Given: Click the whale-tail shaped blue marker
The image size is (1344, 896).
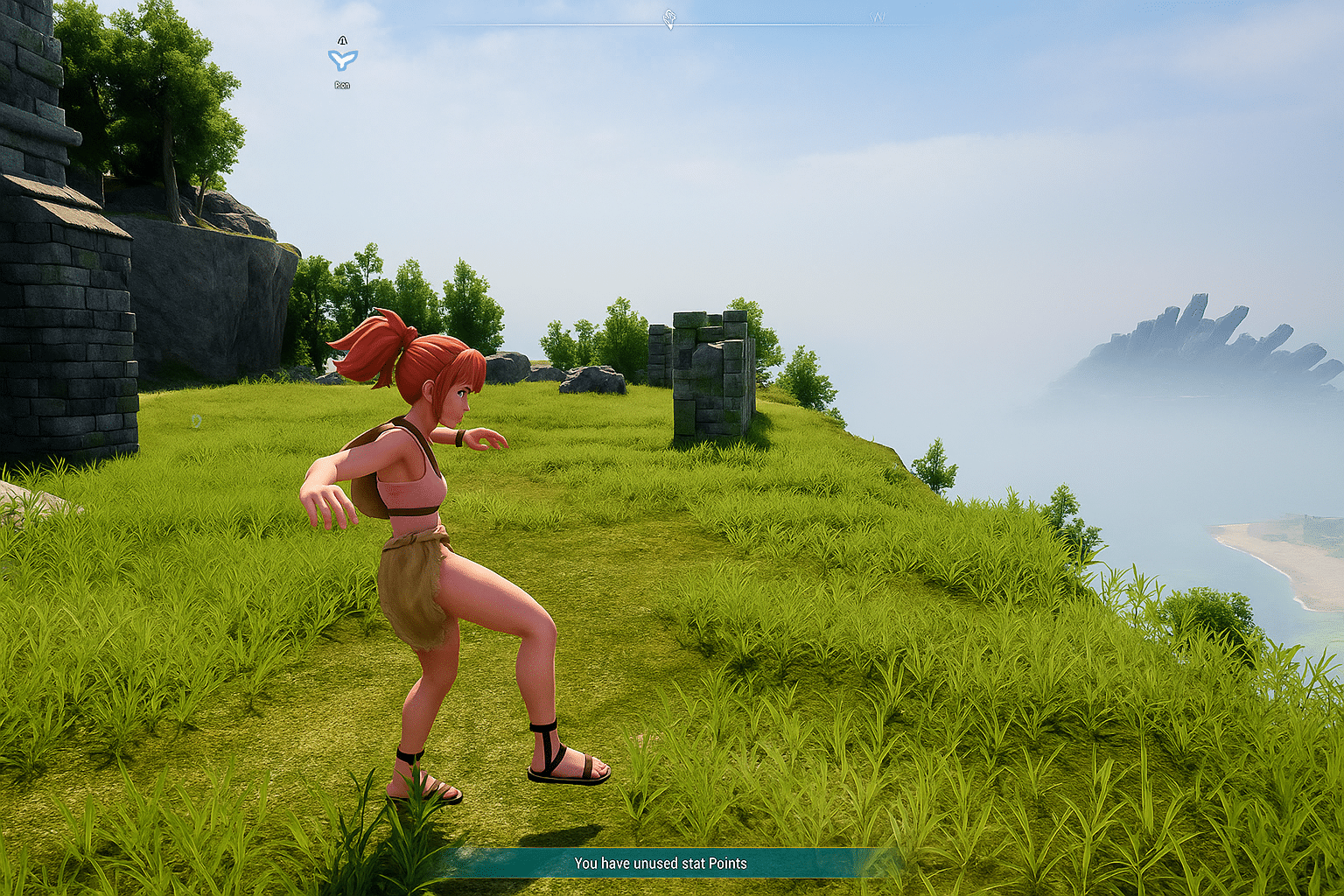Looking at the screenshot, I should pos(342,59).
